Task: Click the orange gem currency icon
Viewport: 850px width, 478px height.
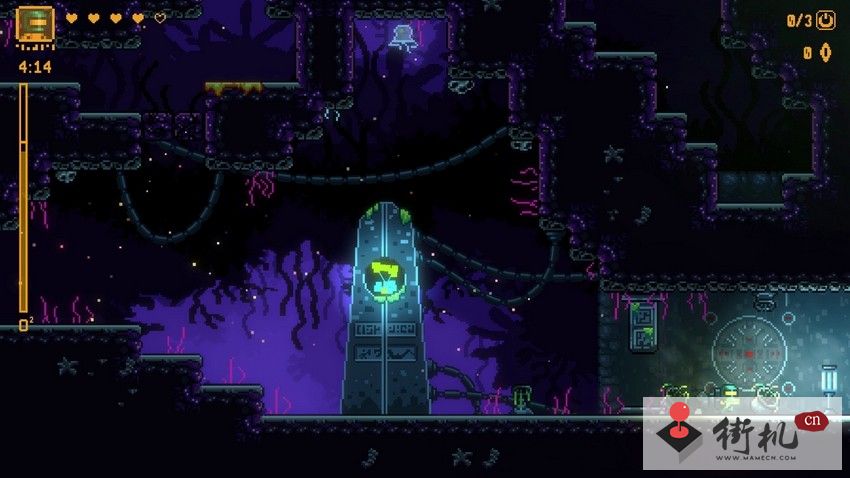Action: (x=826, y=52)
